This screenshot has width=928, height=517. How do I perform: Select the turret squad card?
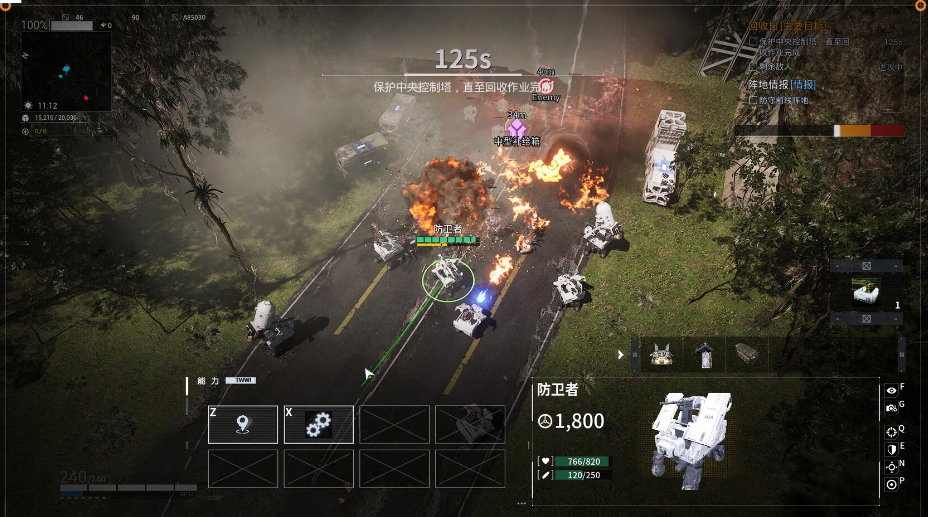(x=866, y=292)
